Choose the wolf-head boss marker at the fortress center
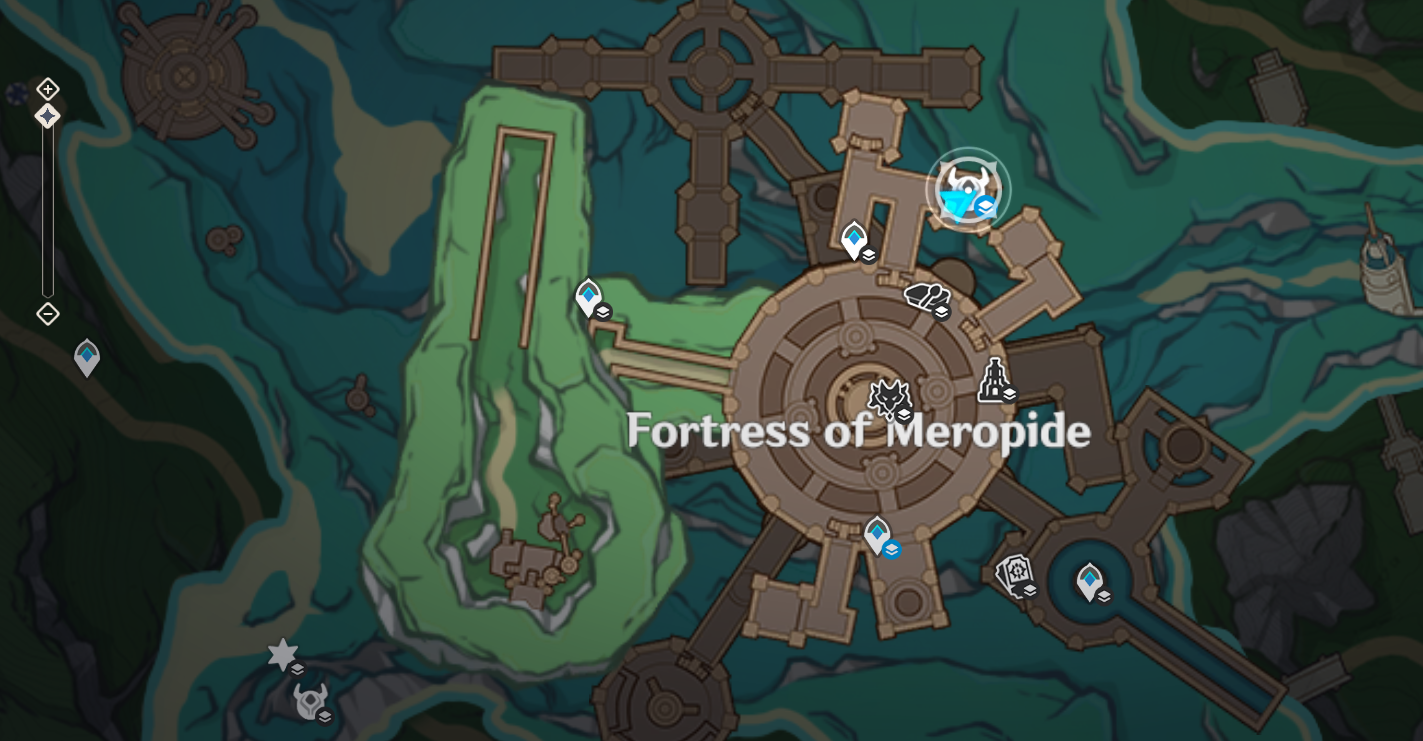The width and height of the screenshot is (1423, 741). click(888, 398)
